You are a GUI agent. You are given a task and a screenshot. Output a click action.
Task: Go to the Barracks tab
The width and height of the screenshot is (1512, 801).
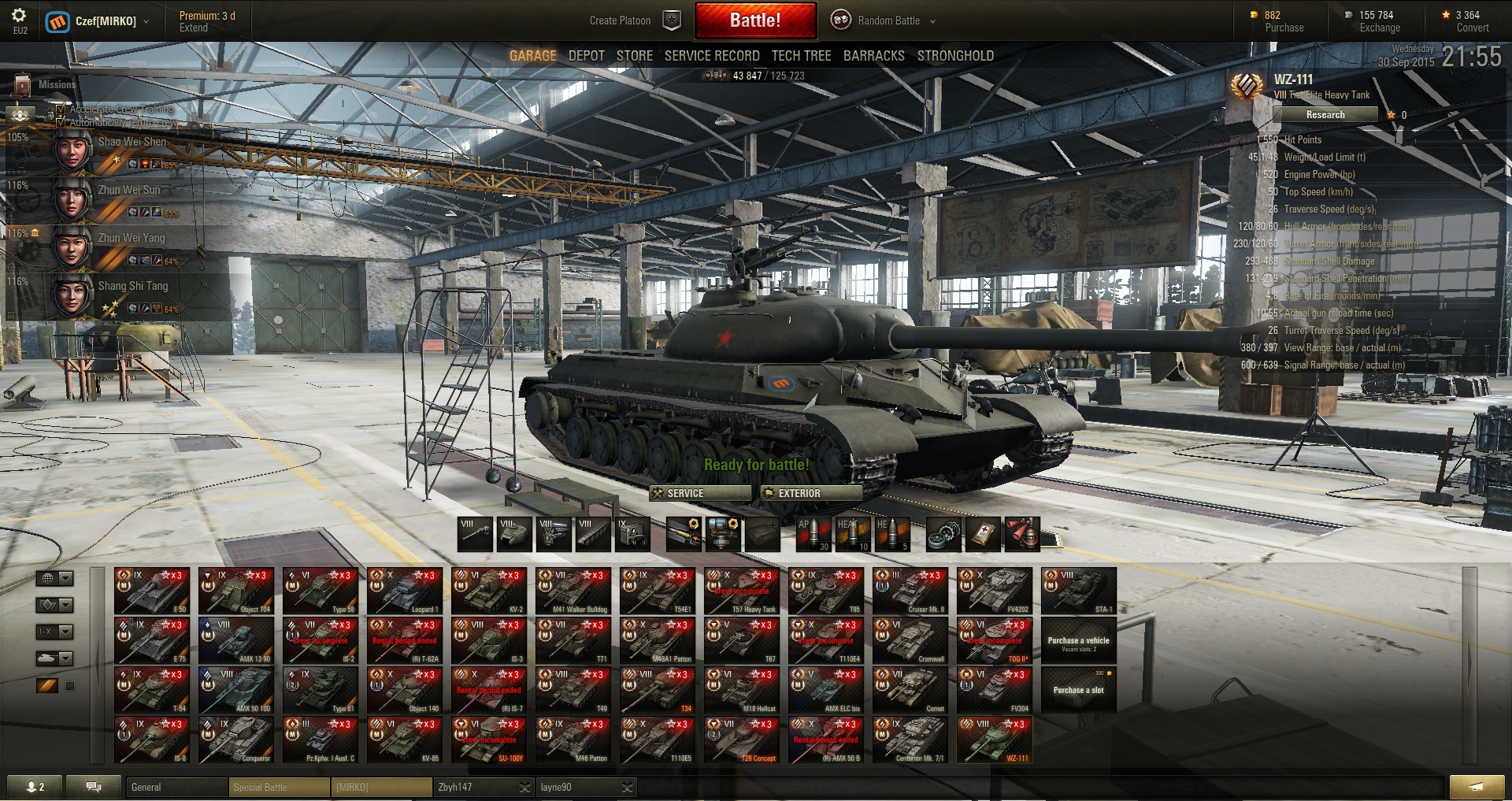(873, 56)
